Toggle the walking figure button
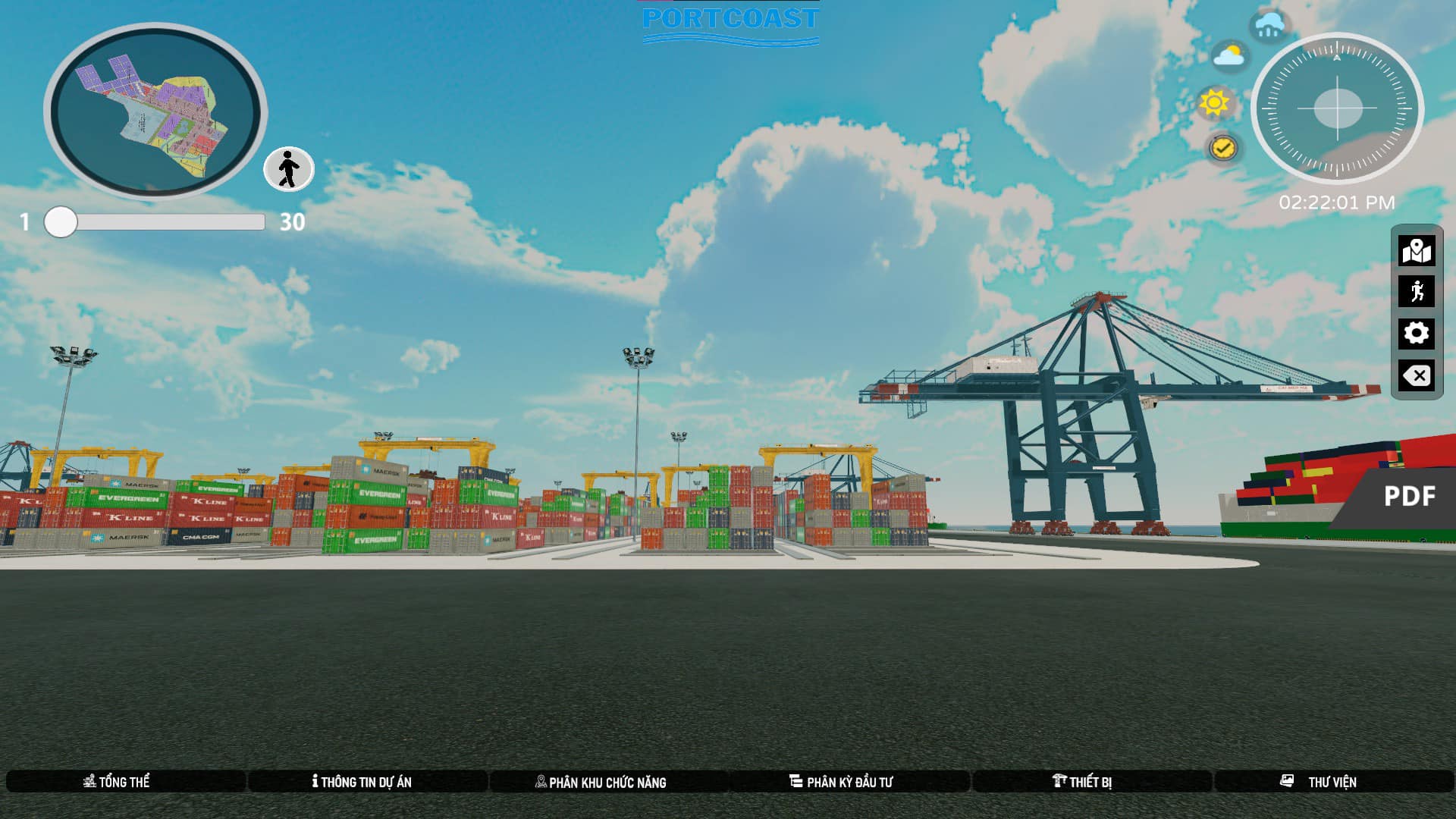The image size is (1456, 819). (288, 168)
